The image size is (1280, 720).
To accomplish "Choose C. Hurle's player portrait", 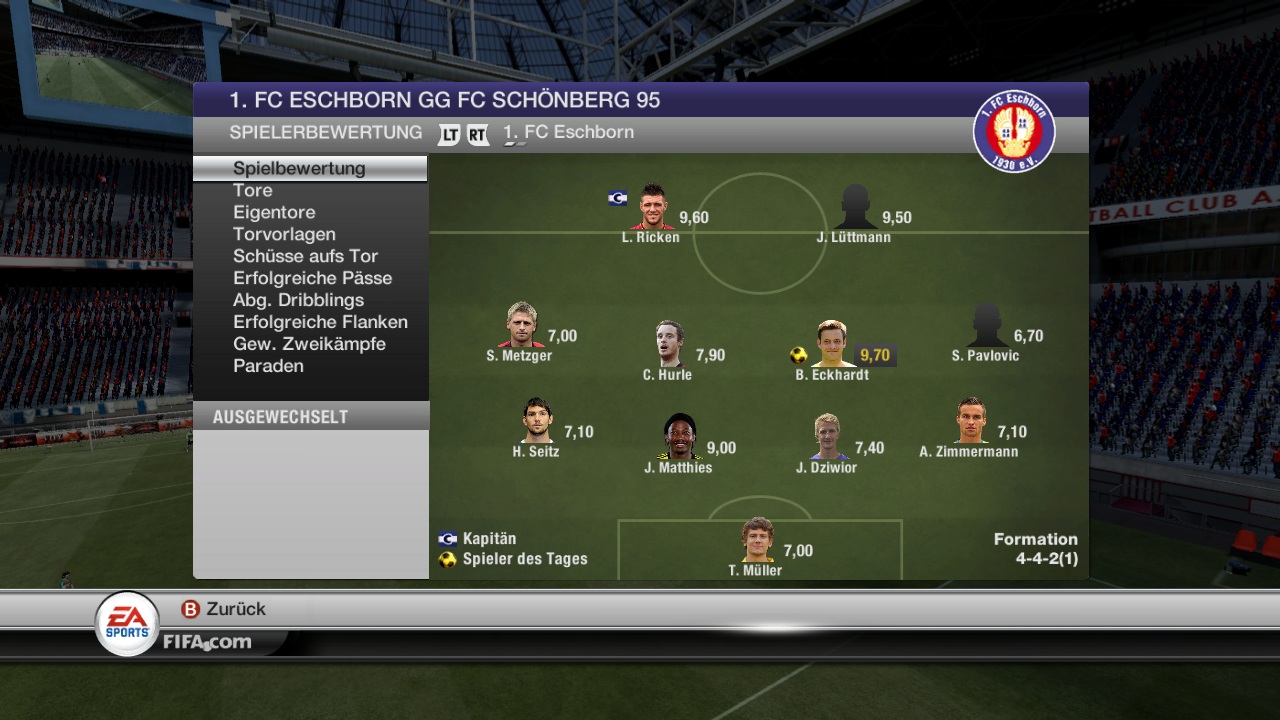I will pos(669,344).
